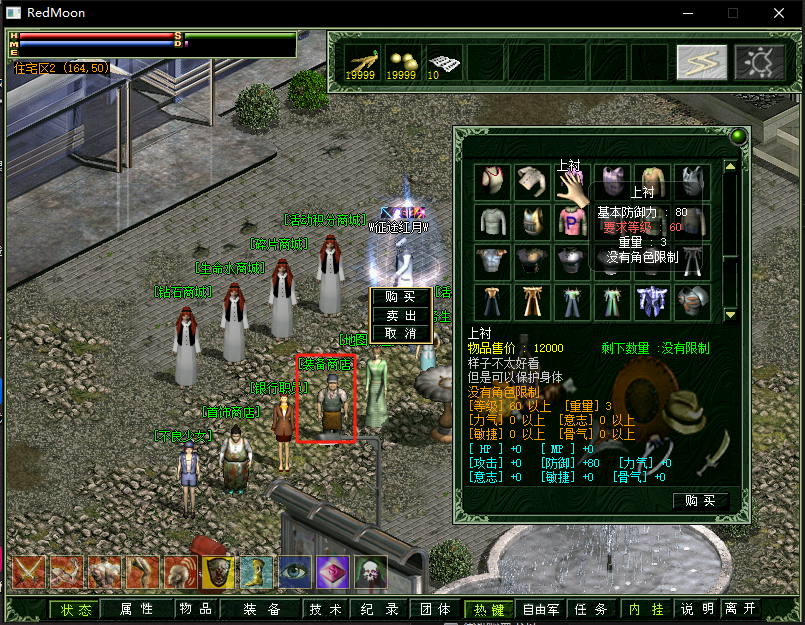Choose 取消 in the NPC popup menu

400,333
